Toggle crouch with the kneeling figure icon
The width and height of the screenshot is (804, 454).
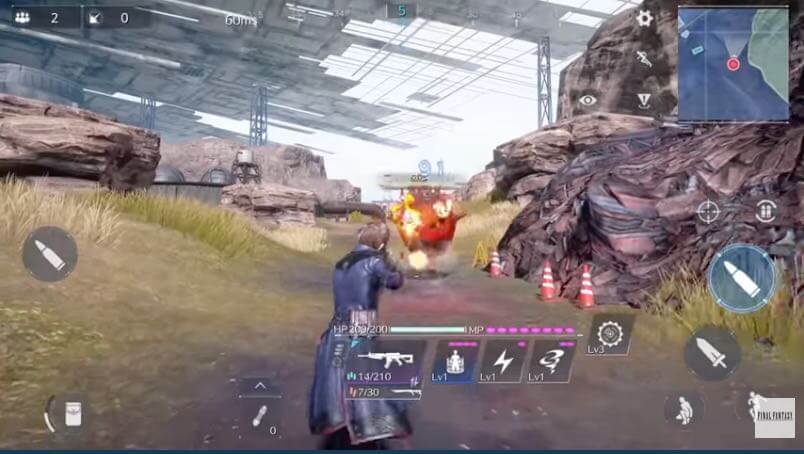coord(683,409)
